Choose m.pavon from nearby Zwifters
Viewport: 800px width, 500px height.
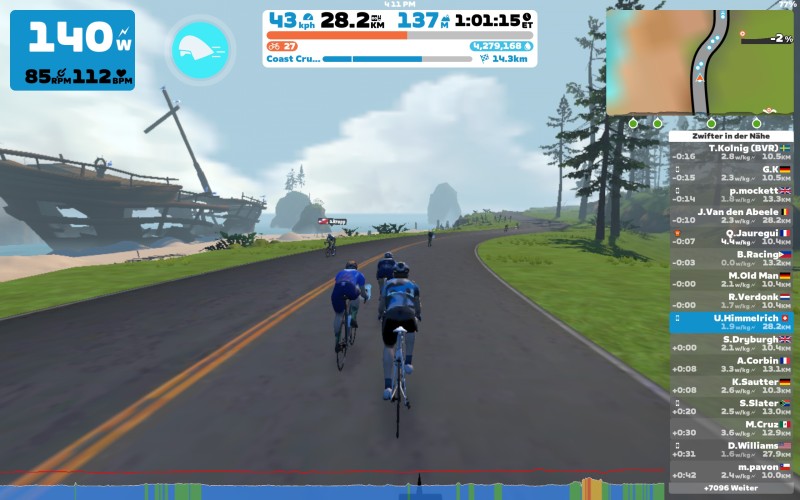click(x=731, y=471)
